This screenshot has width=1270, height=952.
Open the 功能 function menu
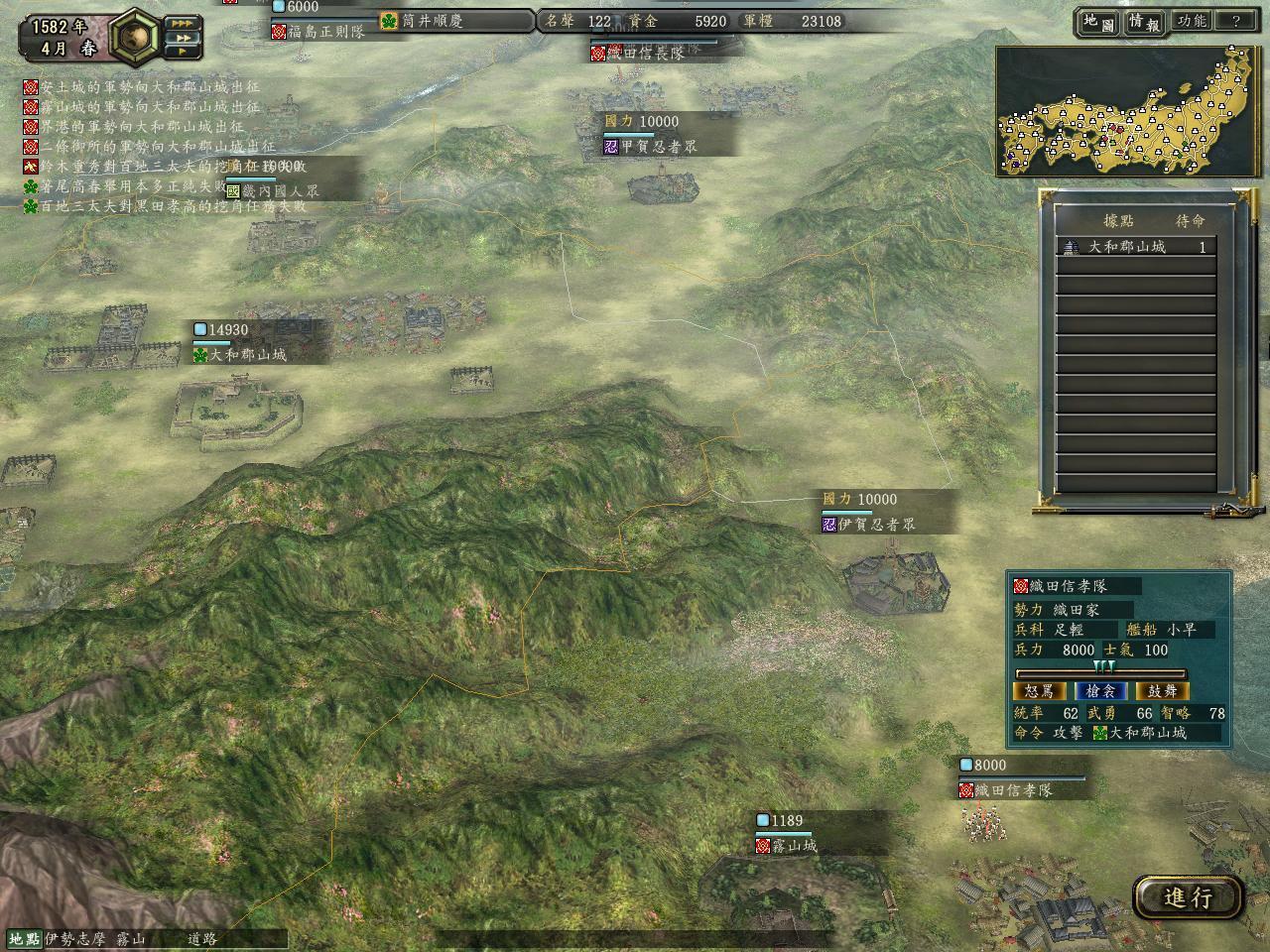click(x=1191, y=21)
